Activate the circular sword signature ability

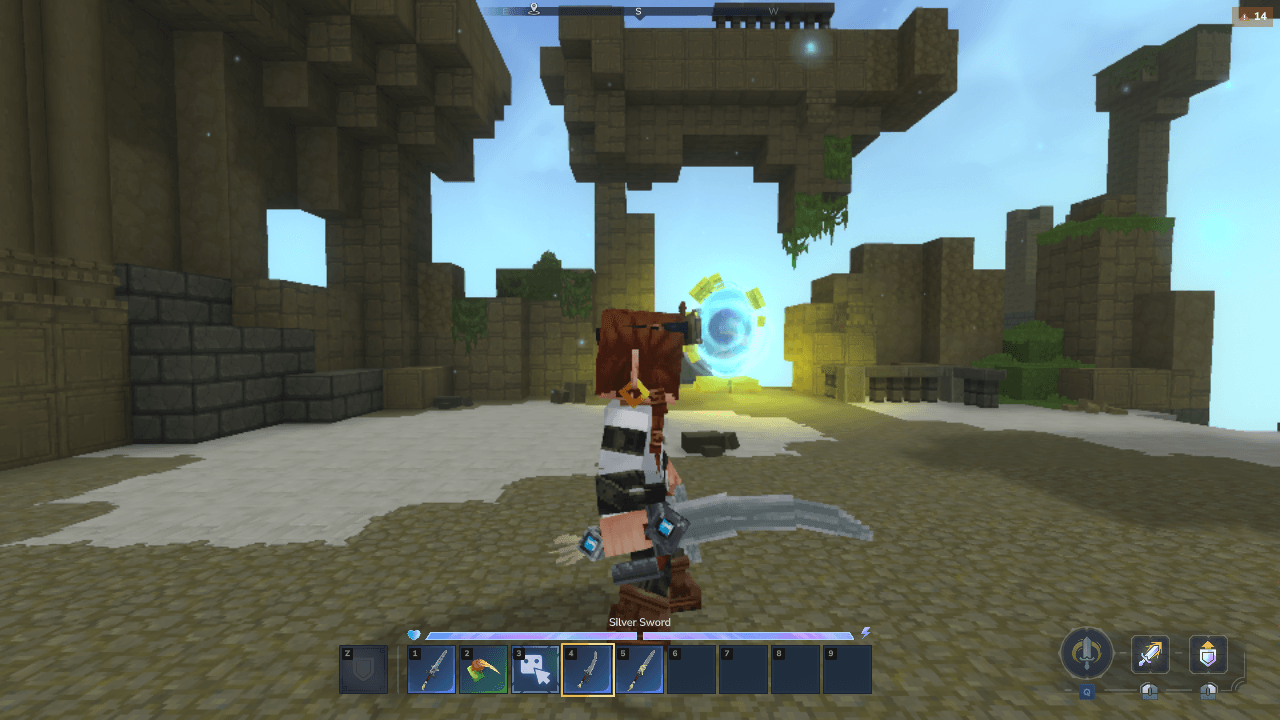(x=1086, y=655)
